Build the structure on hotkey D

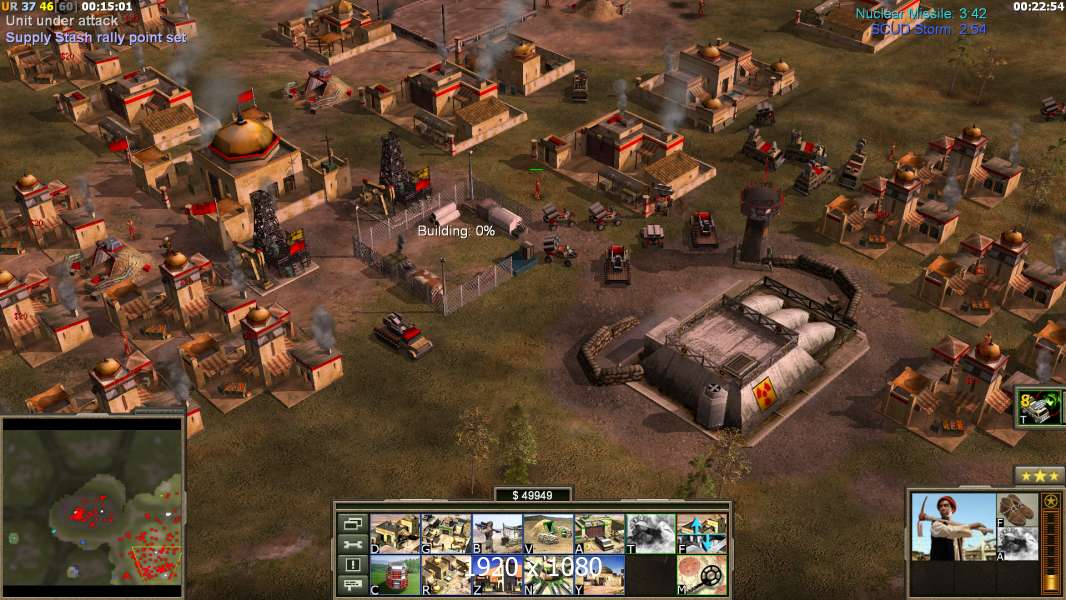point(395,534)
